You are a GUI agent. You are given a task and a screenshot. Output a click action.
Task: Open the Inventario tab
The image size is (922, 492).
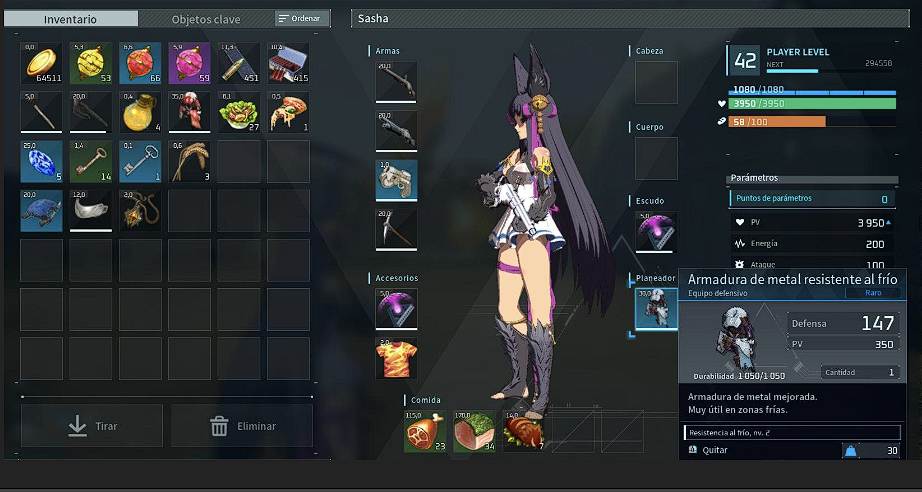[x=76, y=19]
